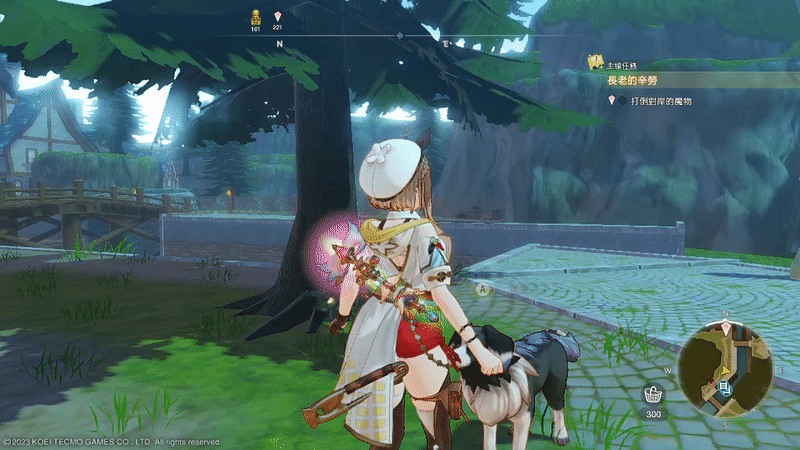Click the pink quest compass marker

click(x=277, y=16)
